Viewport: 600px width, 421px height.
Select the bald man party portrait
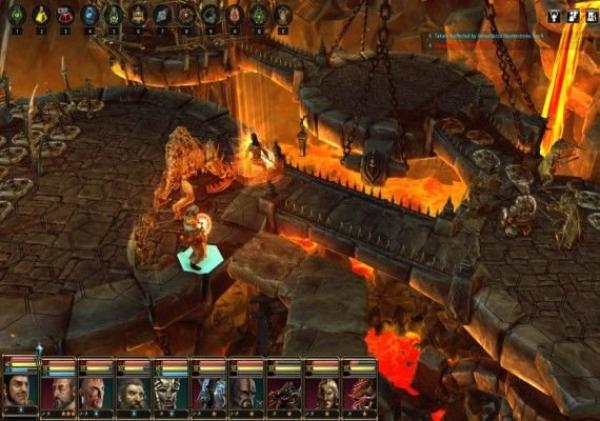click(x=96, y=389)
